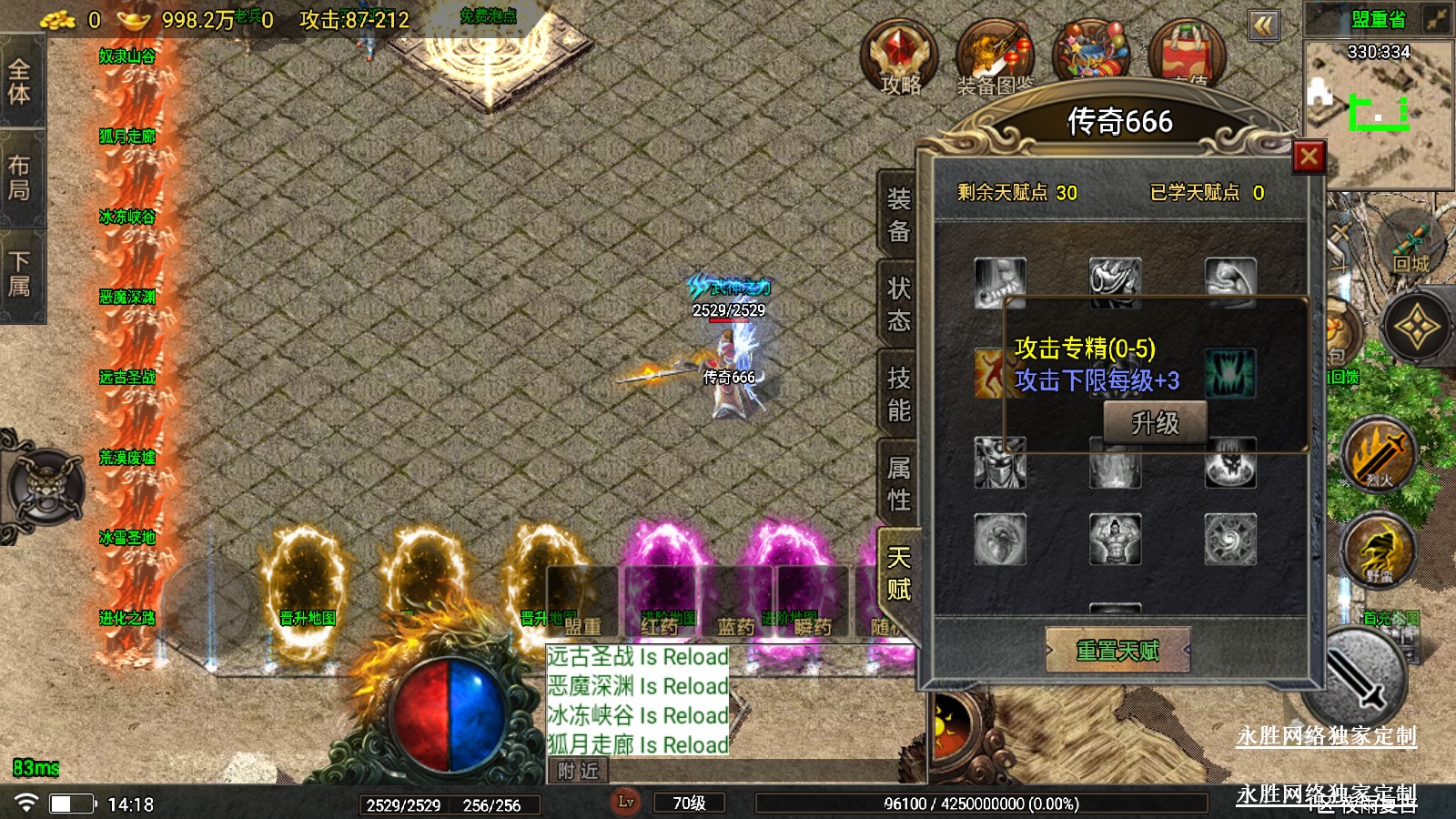Switch chat to 附近 nearby channel
Image resolution: width=1456 pixels, height=819 pixels.
click(578, 771)
